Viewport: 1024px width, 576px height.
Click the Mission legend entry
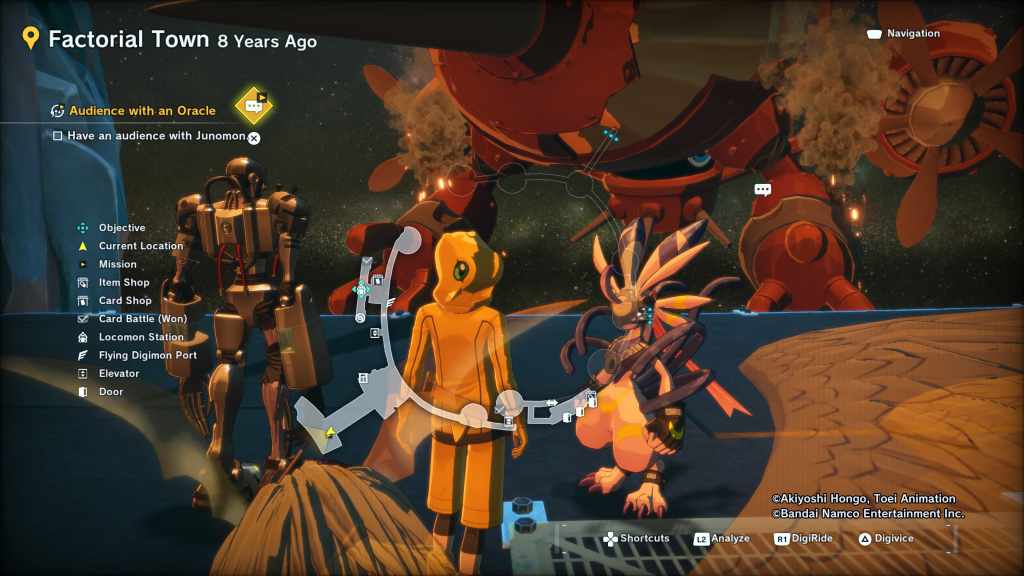pyautogui.click(x=118, y=264)
